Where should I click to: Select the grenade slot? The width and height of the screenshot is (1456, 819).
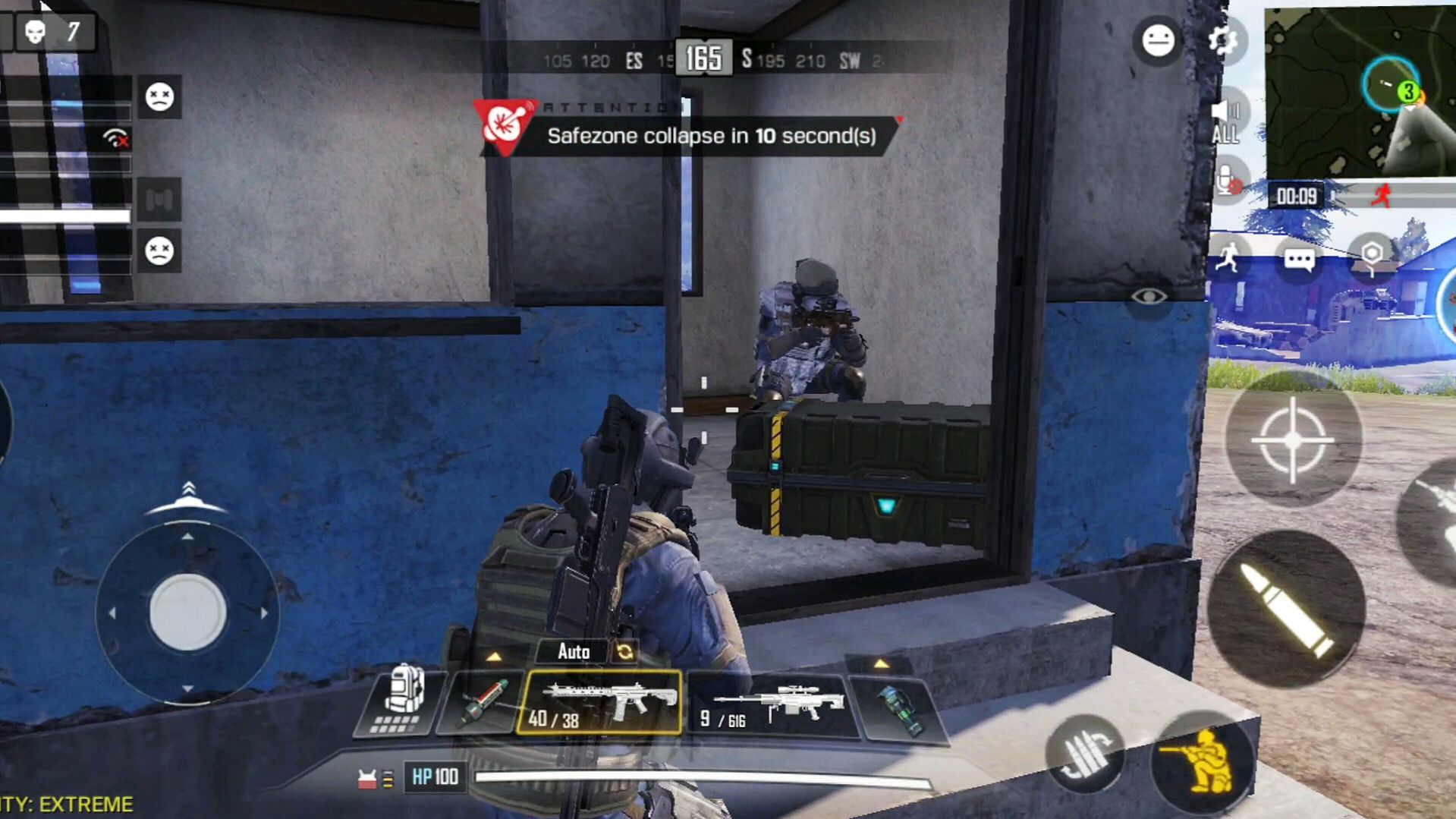coord(901,707)
